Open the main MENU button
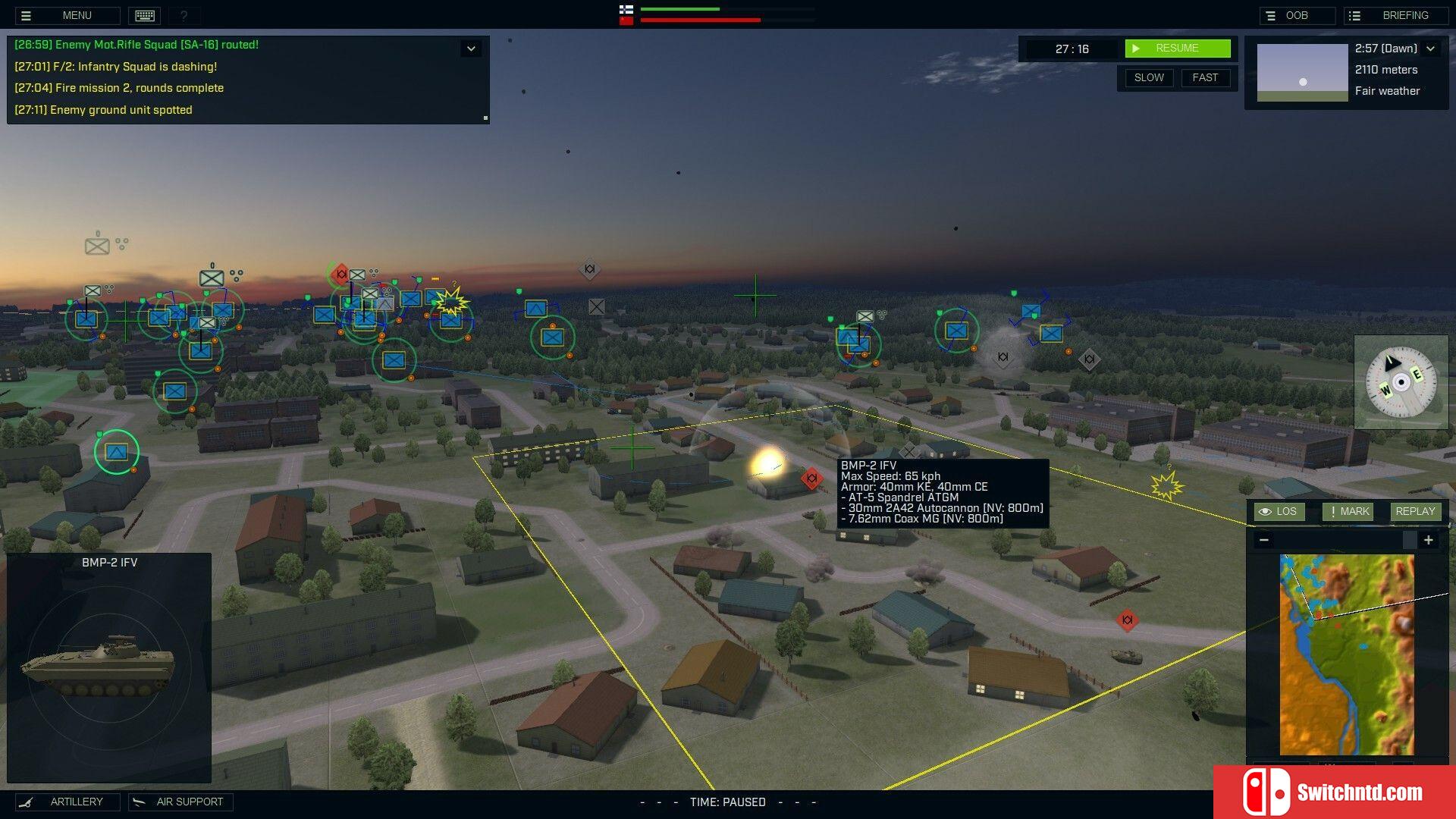The height and width of the screenshot is (819, 1456). [x=67, y=15]
